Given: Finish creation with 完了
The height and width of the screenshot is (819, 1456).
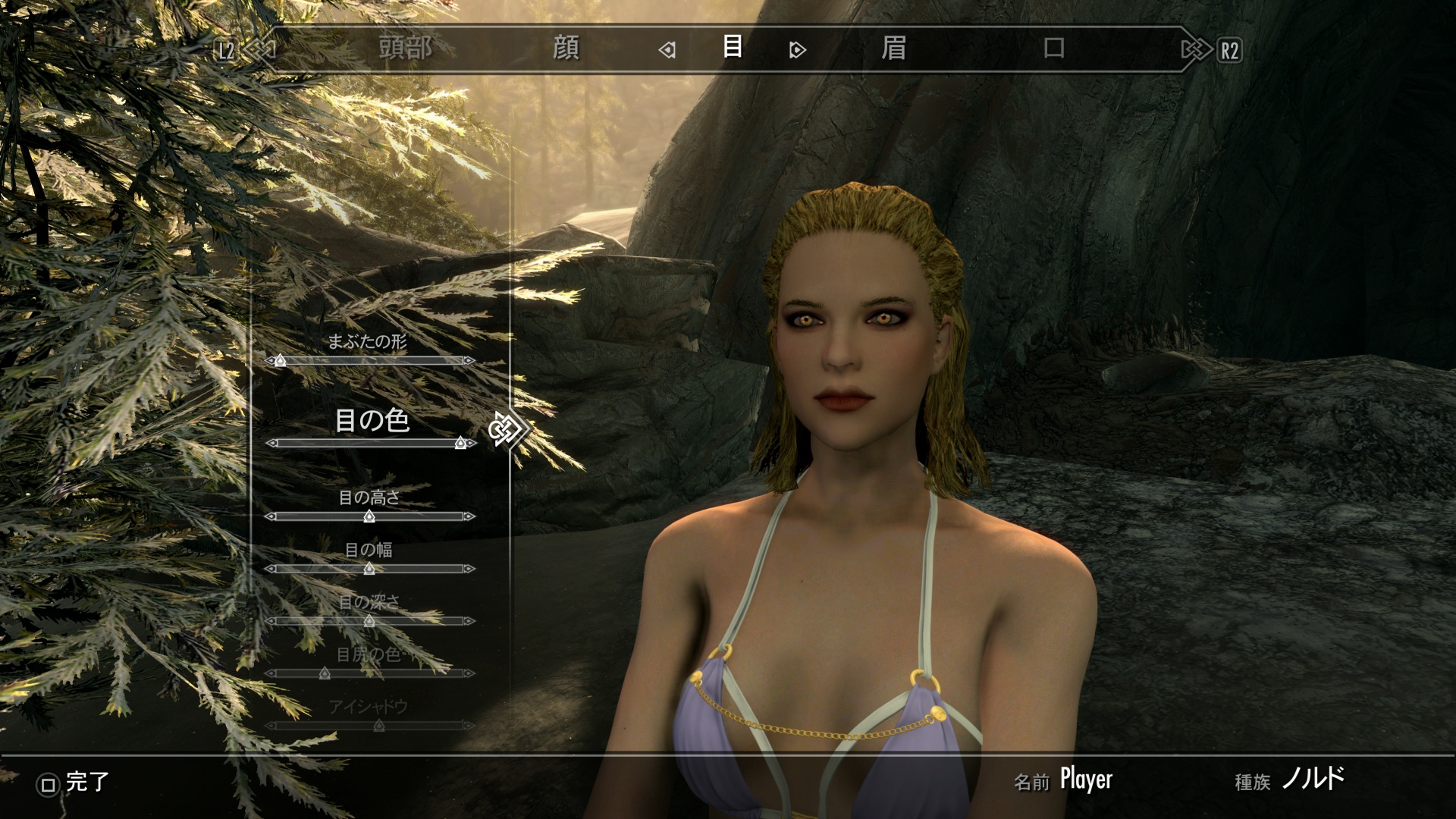Looking at the screenshot, I should pyautogui.click(x=74, y=783).
